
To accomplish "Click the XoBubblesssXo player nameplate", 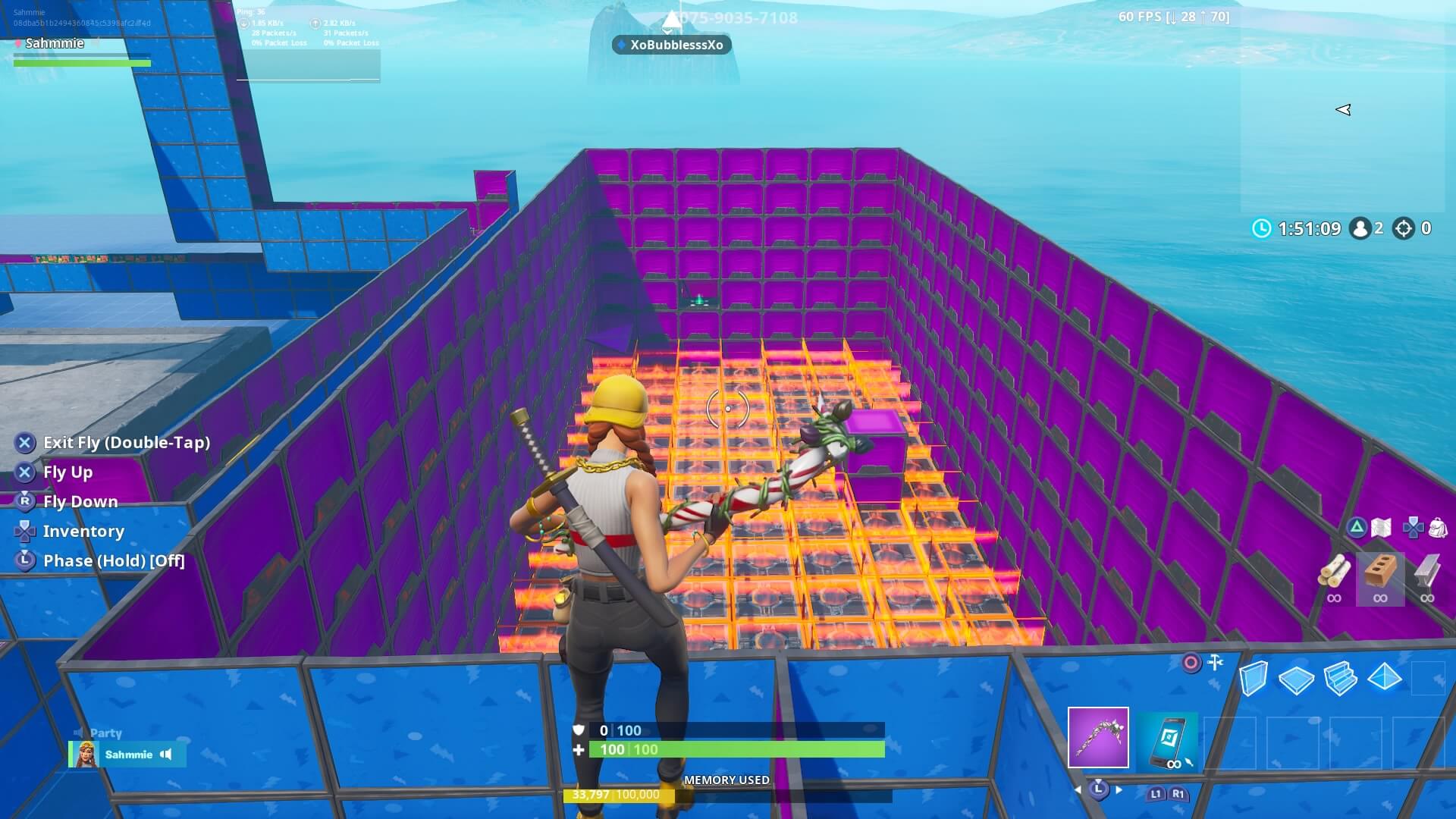I will coord(670,45).
